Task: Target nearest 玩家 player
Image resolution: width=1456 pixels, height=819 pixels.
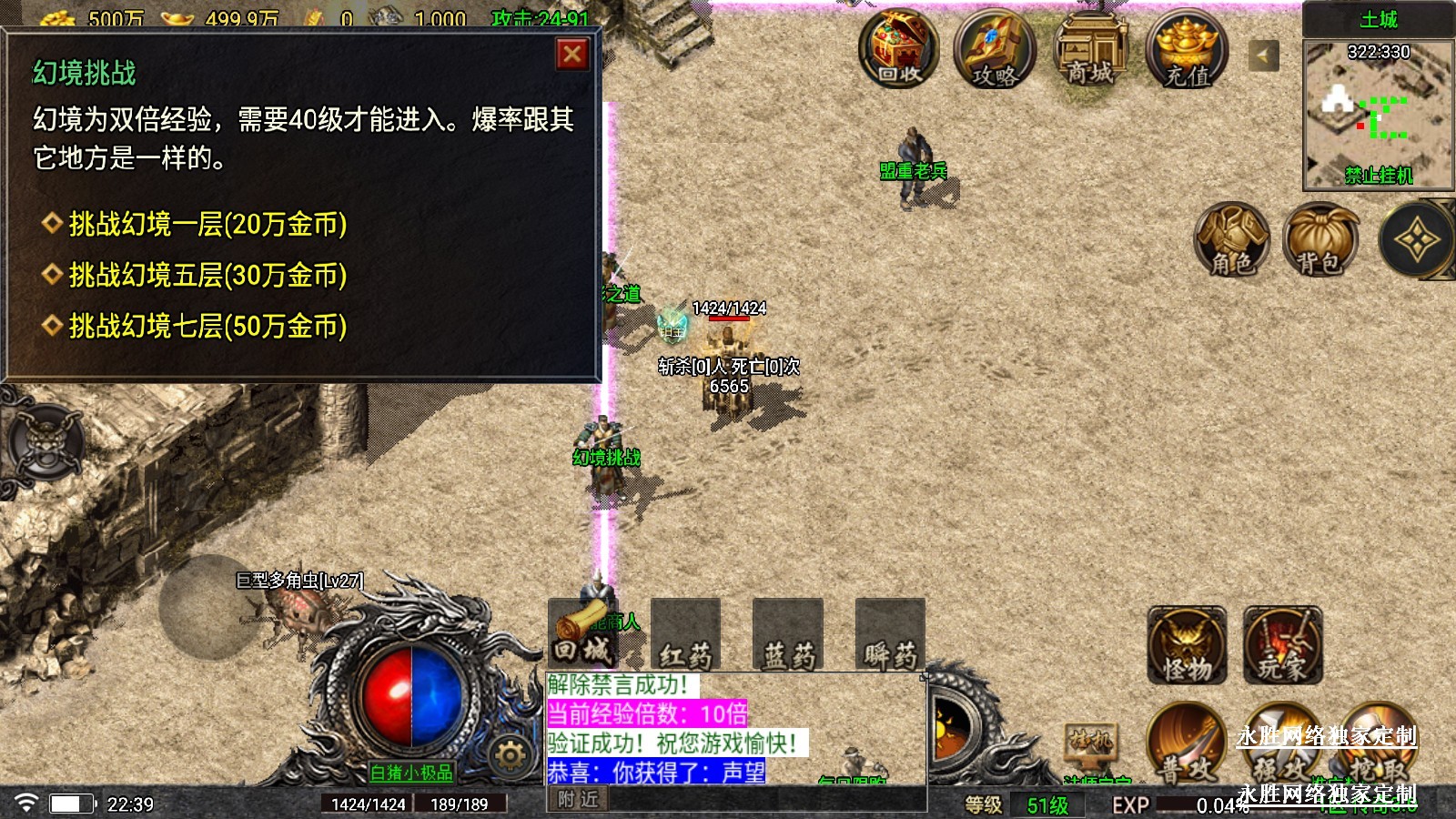Action: pos(1282,646)
